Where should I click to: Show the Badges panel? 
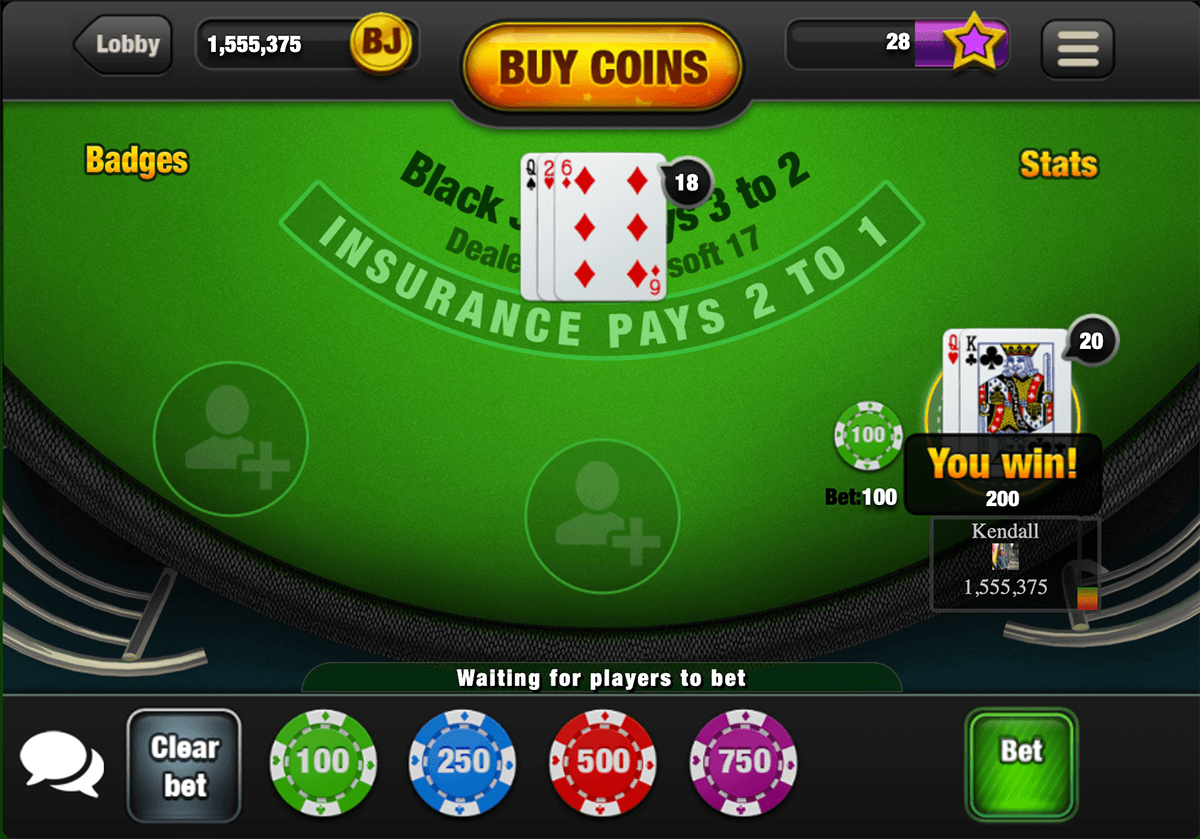point(137,160)
